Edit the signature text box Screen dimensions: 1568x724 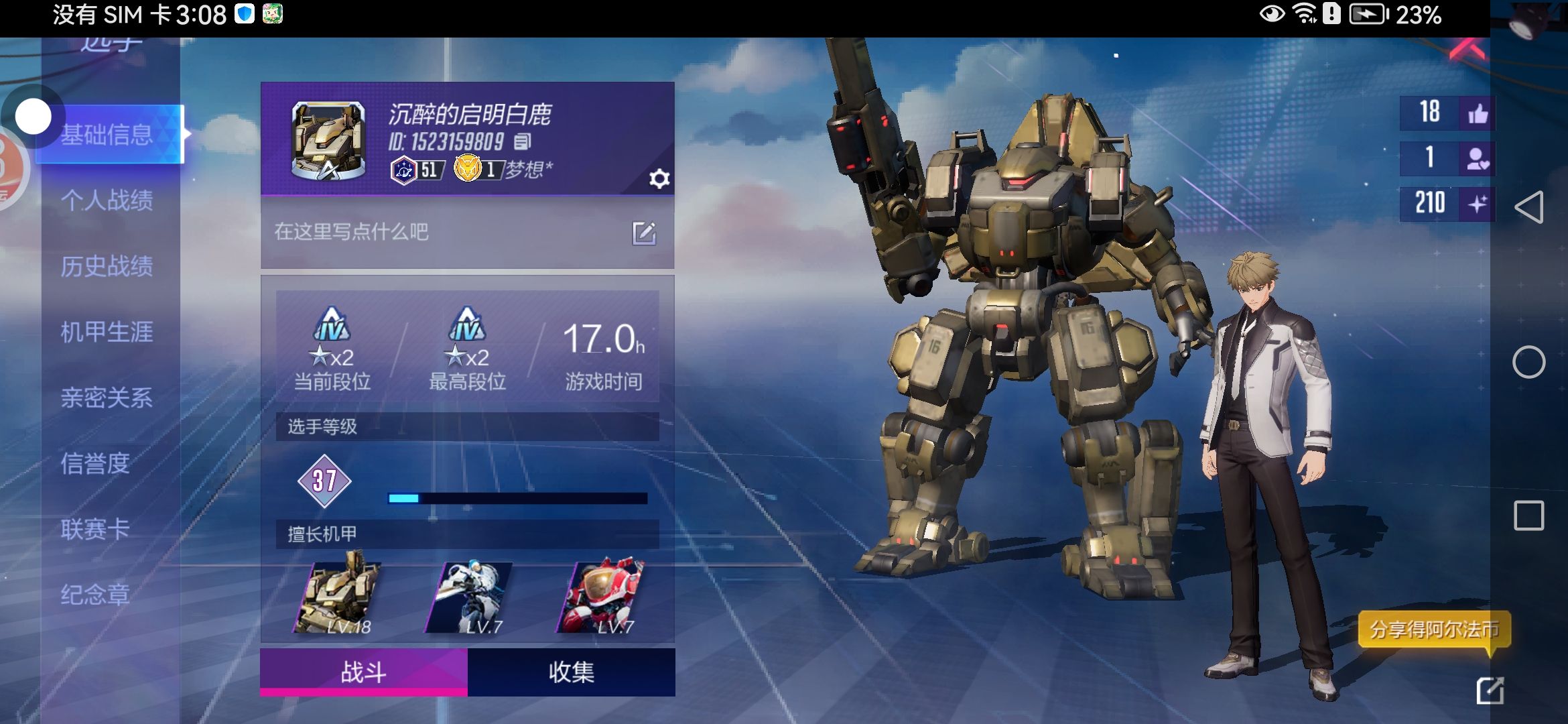(x=643, y=233)
